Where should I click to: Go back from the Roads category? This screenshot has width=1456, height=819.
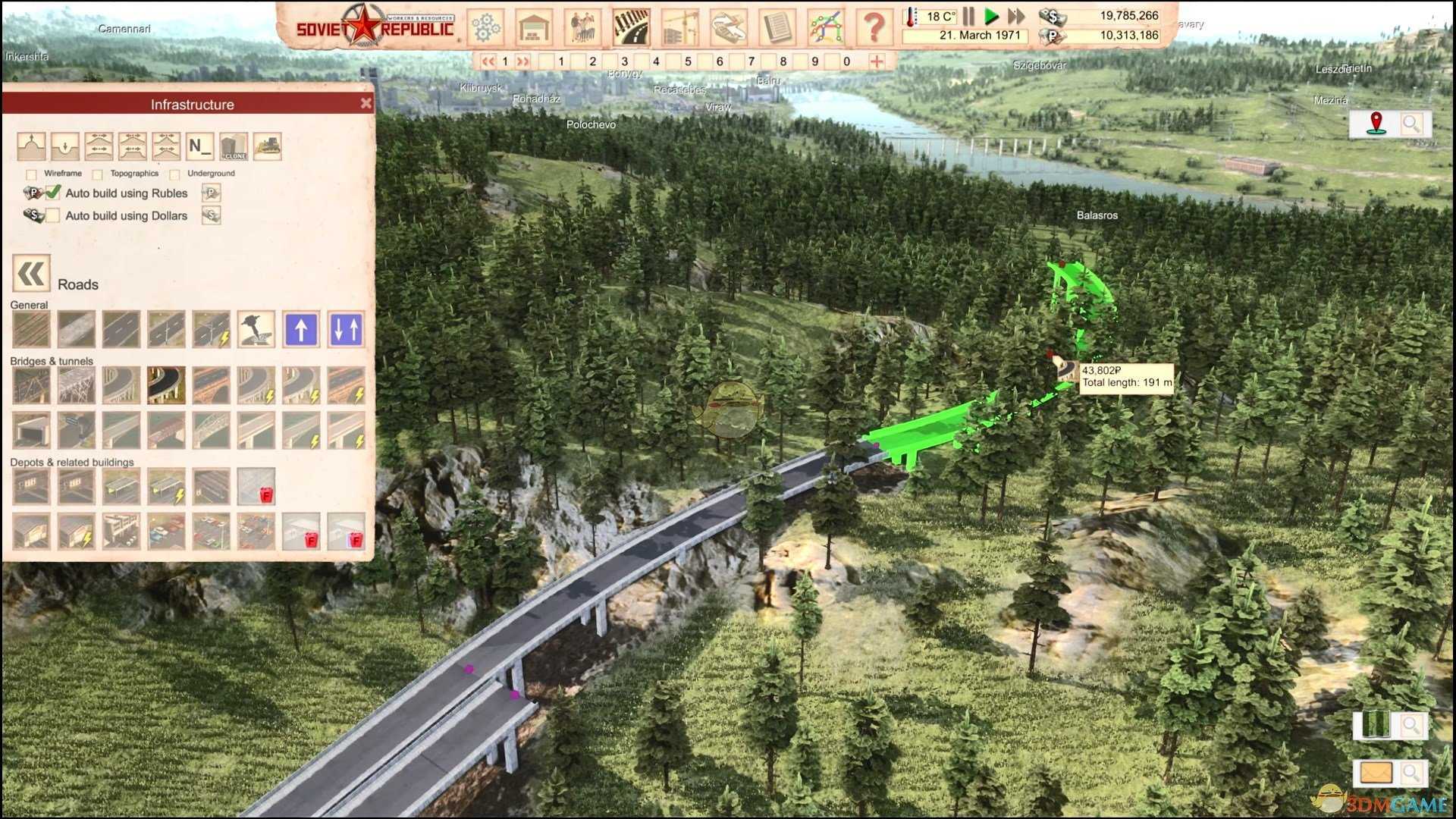coord(31,274)
